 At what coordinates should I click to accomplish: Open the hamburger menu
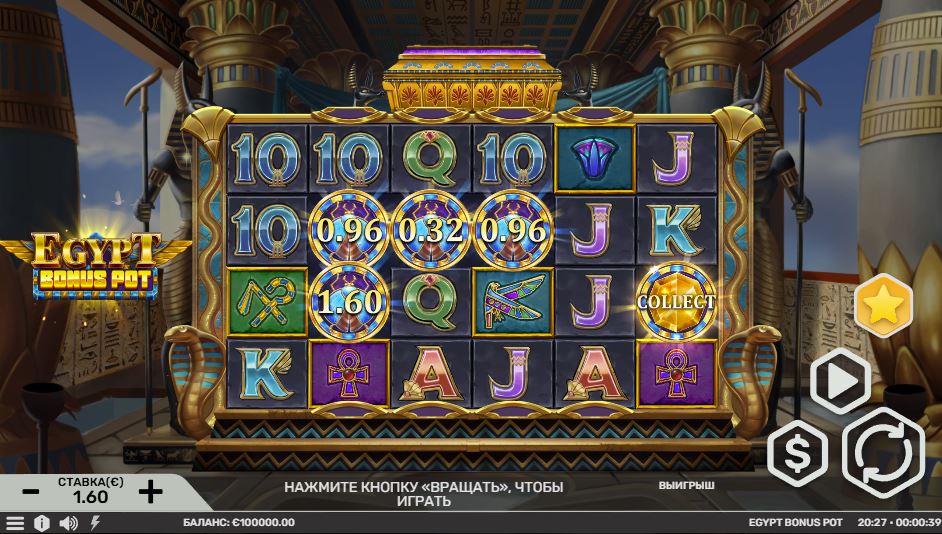tap(14, 523)
